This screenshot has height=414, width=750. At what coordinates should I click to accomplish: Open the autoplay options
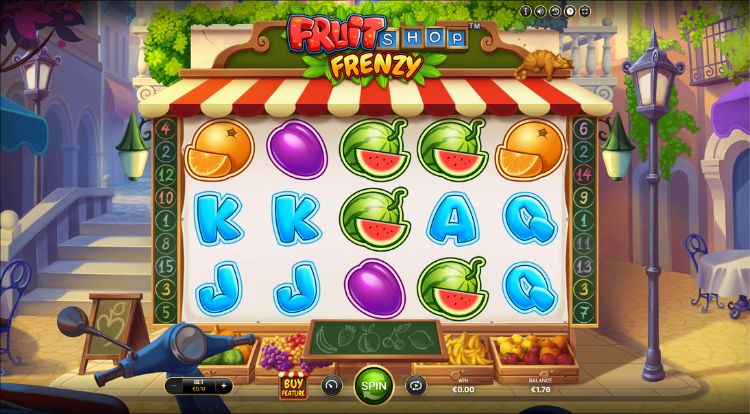coord(415,385)
